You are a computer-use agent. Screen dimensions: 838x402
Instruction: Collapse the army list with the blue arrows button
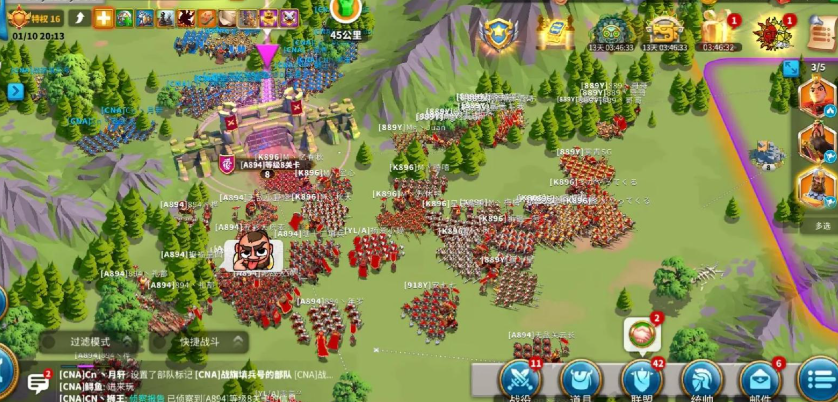pyautogui.click(x=791, y=68)
